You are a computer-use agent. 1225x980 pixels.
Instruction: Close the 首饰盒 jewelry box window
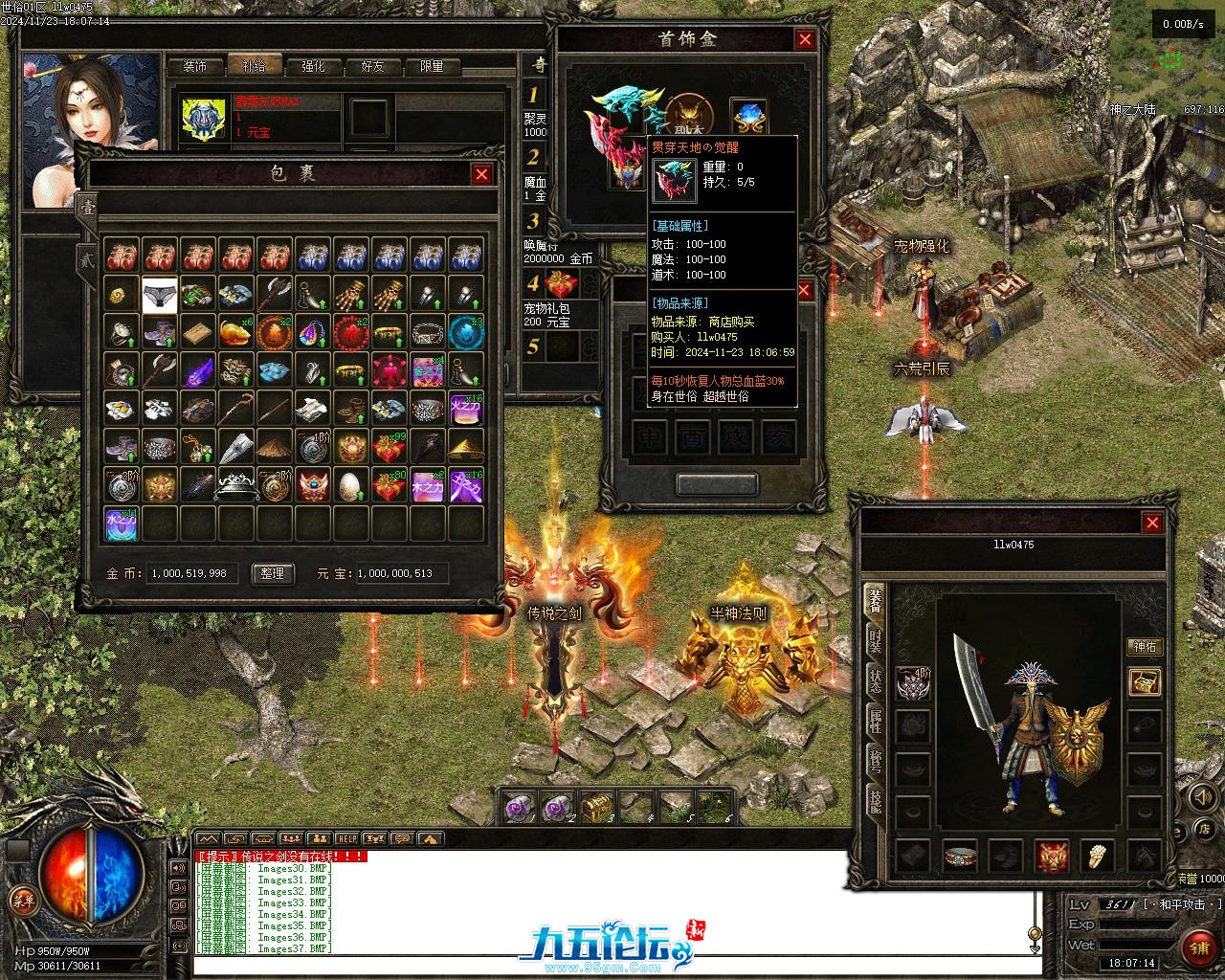click(805, 39)
